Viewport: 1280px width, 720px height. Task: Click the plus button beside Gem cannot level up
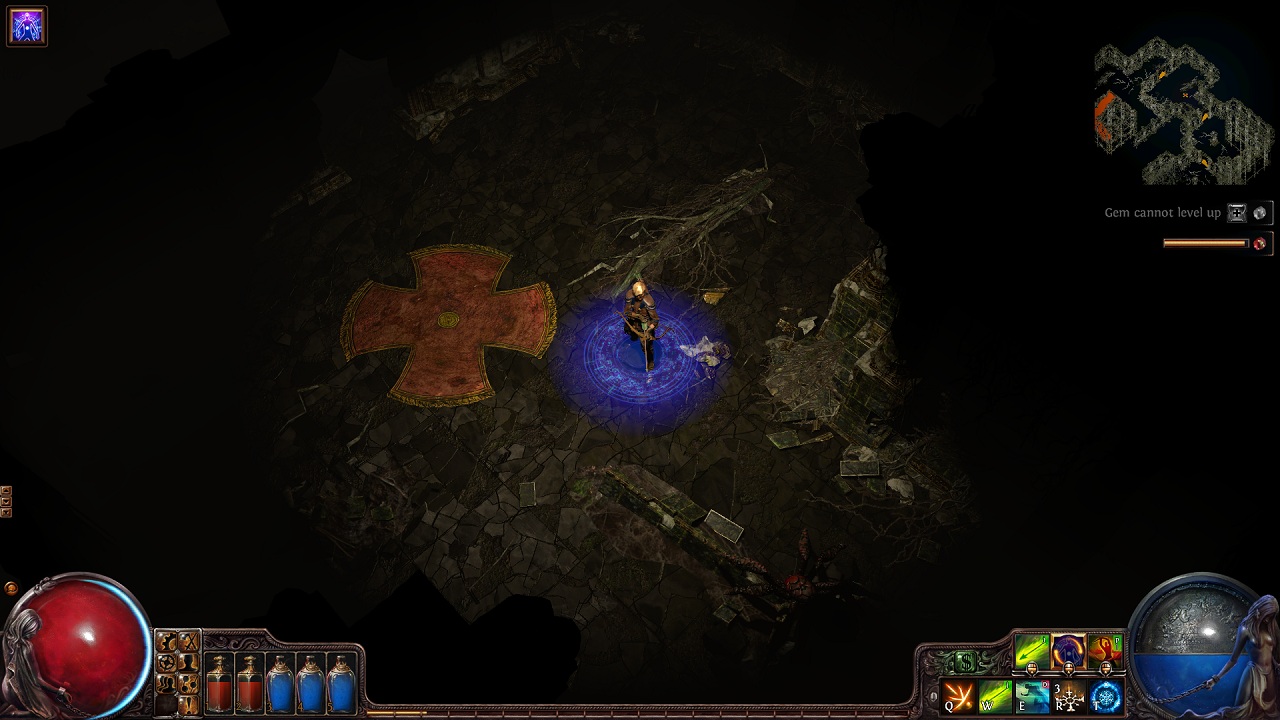click(1237, 213)
